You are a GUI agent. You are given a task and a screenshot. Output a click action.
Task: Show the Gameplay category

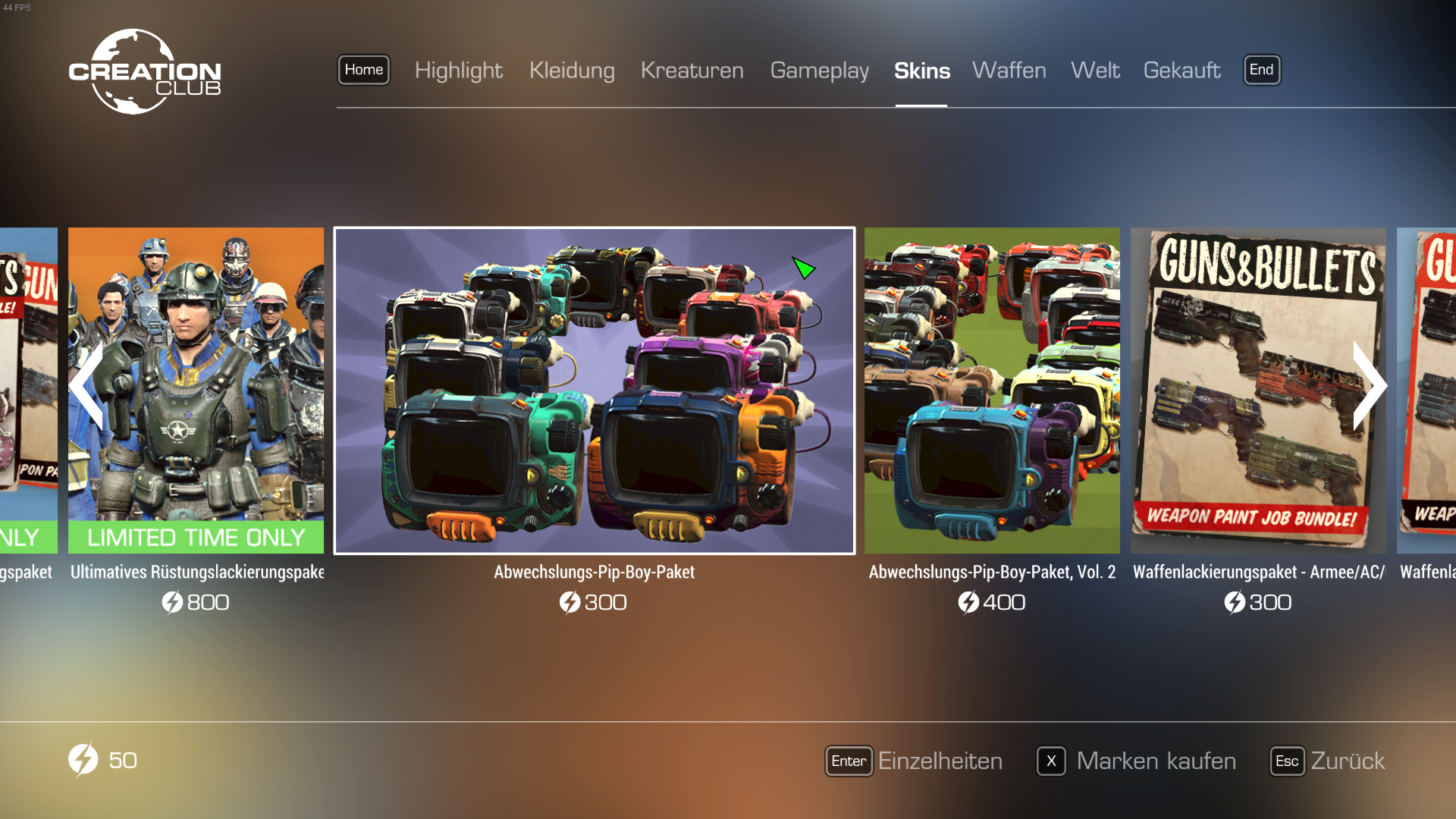pyautogui.click(x=819, y=71)
